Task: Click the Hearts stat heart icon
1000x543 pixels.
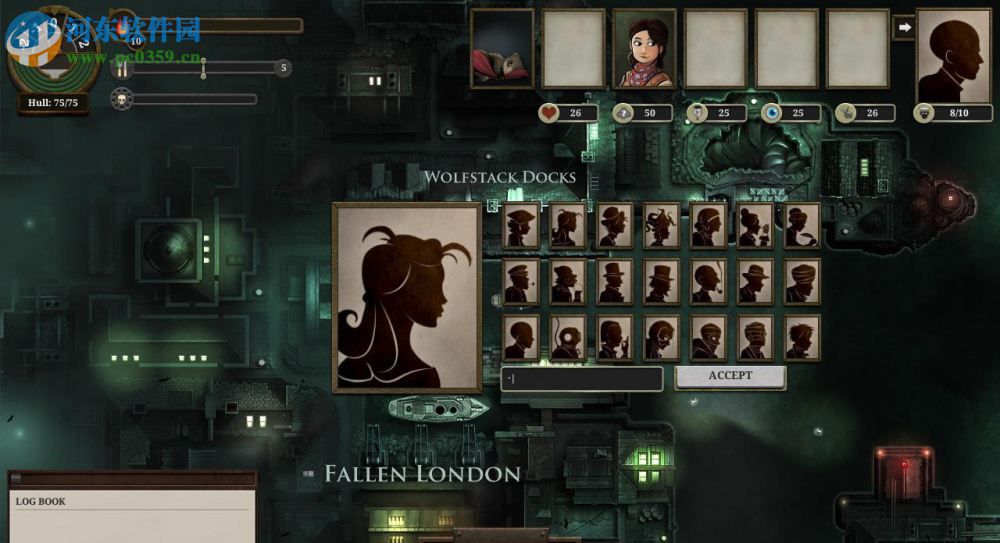Action: pyautogui.click(x=549, y=113)
